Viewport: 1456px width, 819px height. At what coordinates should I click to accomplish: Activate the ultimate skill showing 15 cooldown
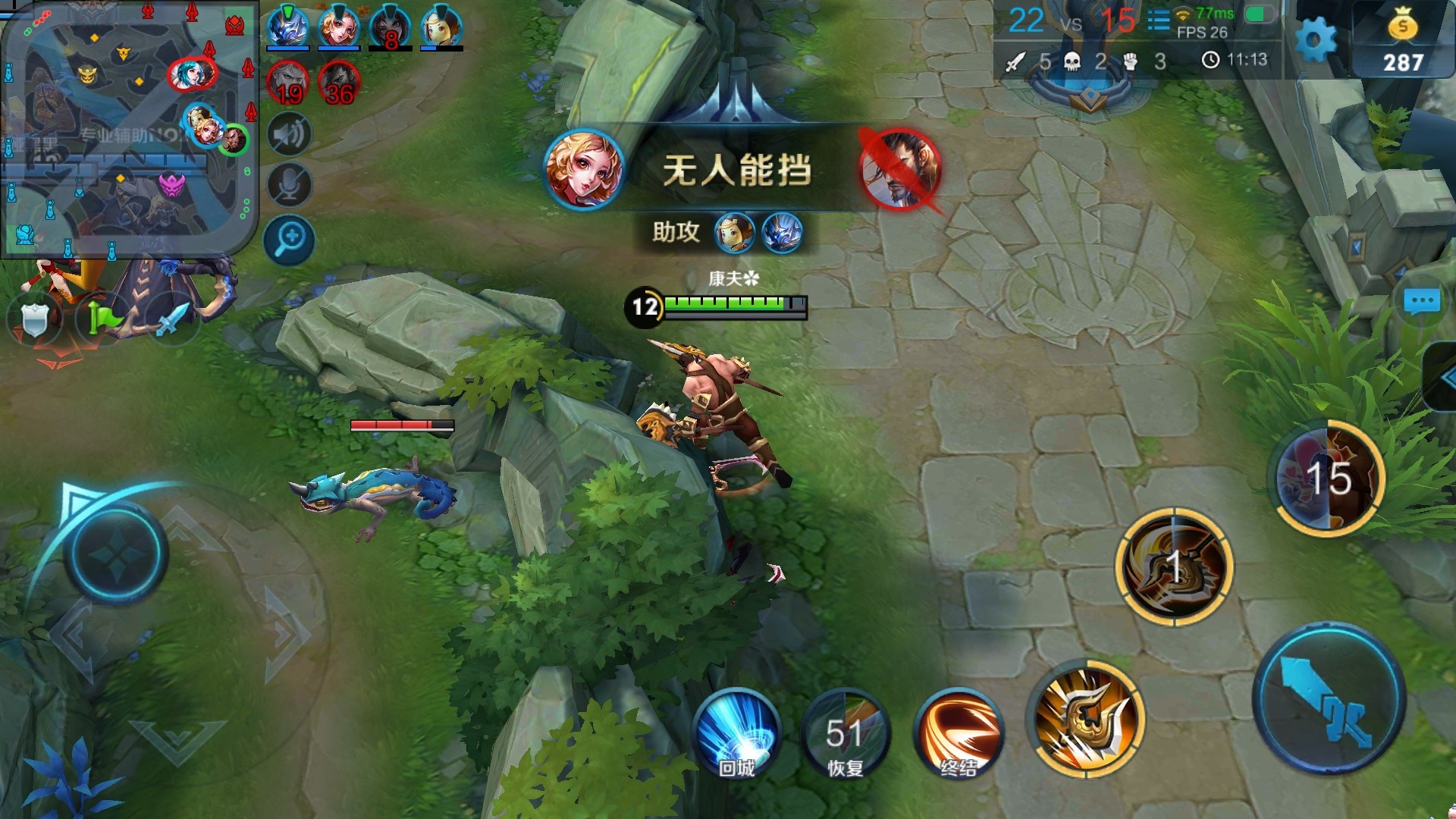(x=1328, y=478)
